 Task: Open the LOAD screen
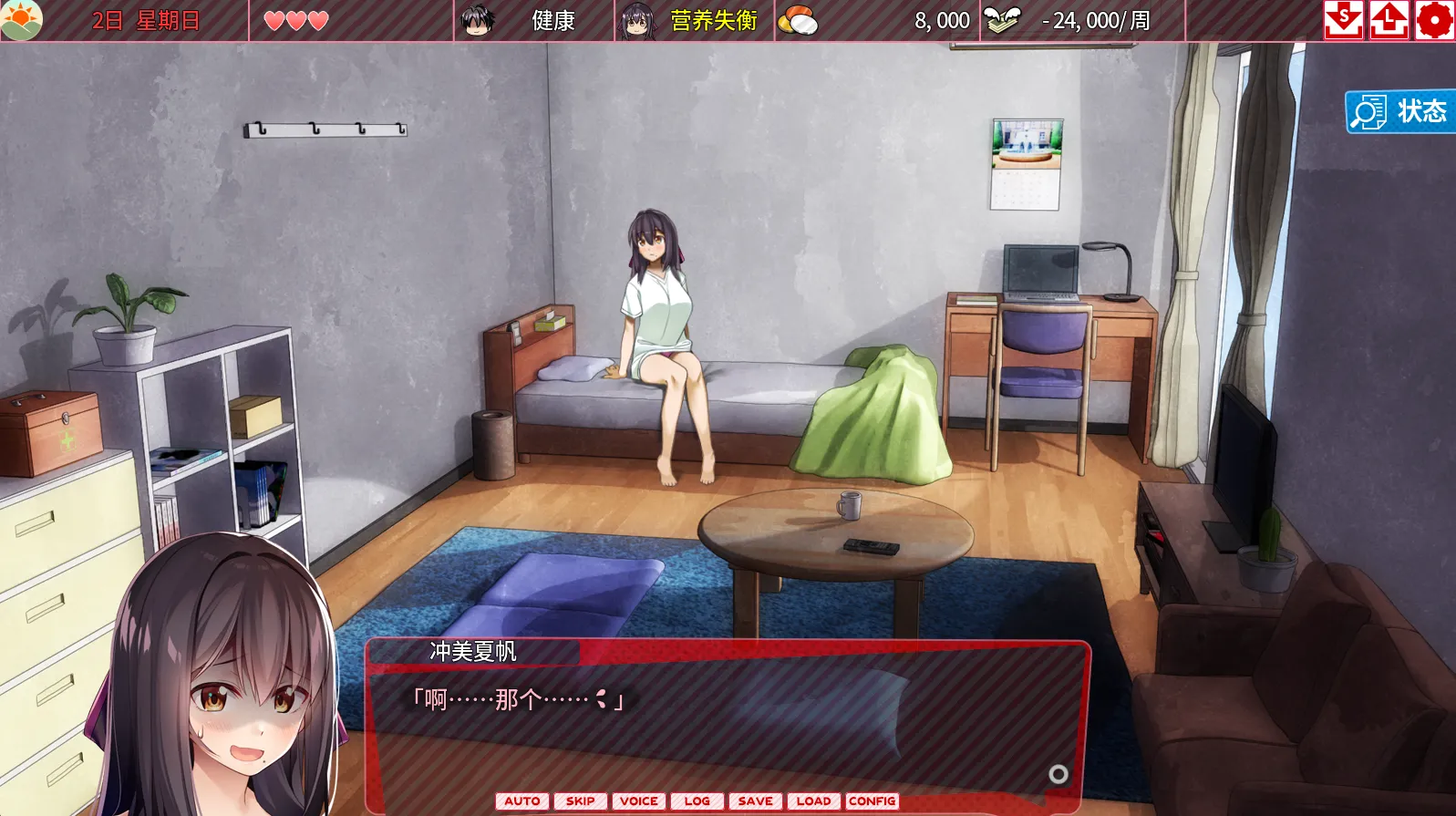click(x=813, y=801)
